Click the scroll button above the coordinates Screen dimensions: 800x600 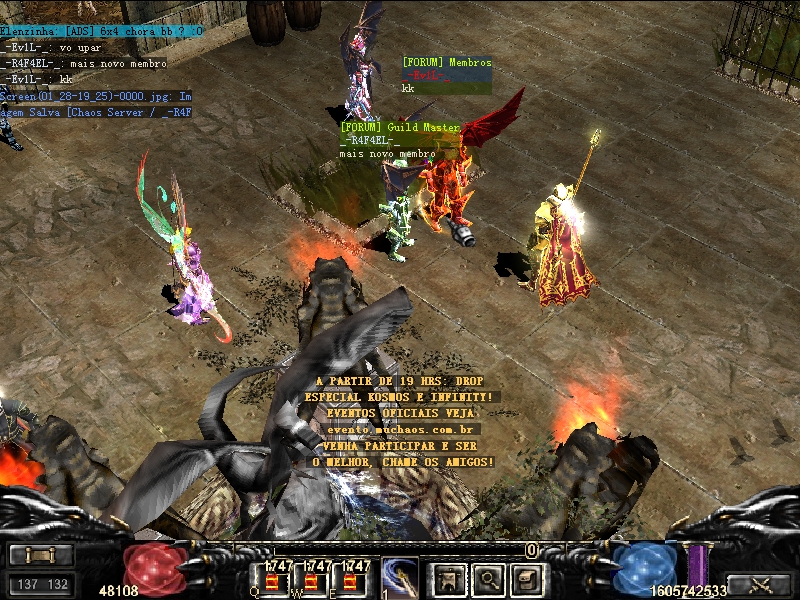tap(41, 555)
